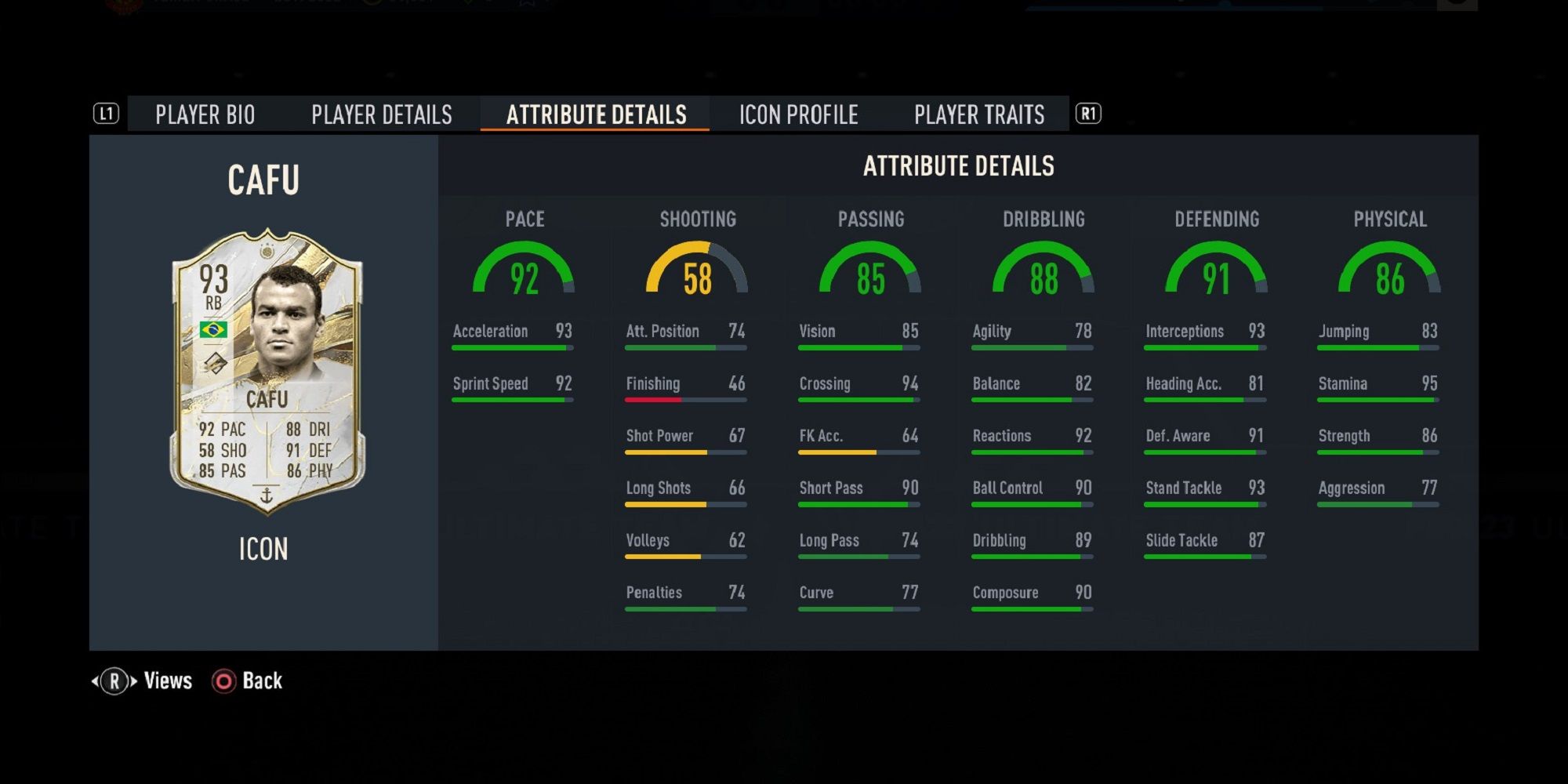Open the Icon Profile tab
This screenshot has width=1568, height=784.
coord(797,114)
